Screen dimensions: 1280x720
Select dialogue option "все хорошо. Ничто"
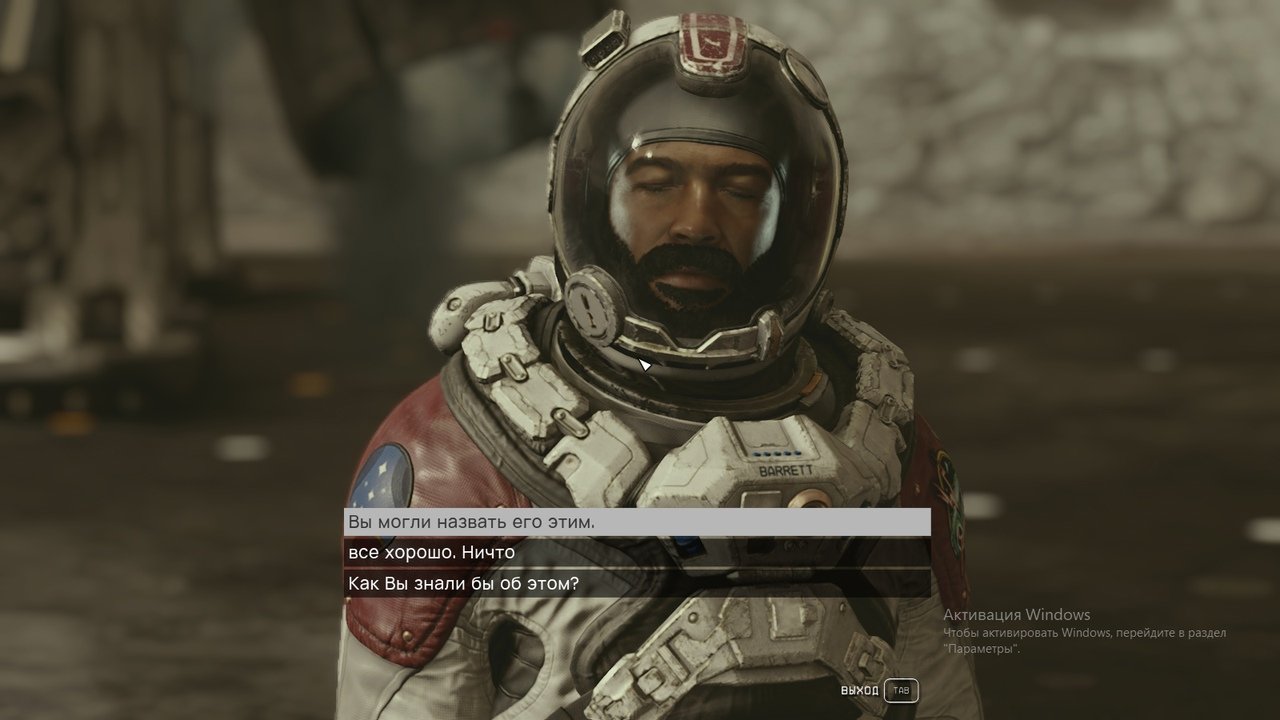tap(637, 553)
